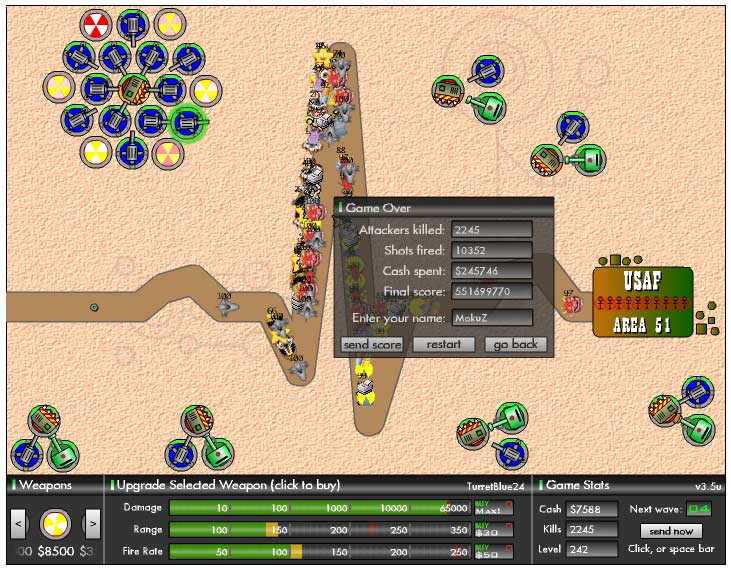The image size is (731, 574).
Task: Select the yellow nuke weapon costing $8500
Action: (55, 522)
